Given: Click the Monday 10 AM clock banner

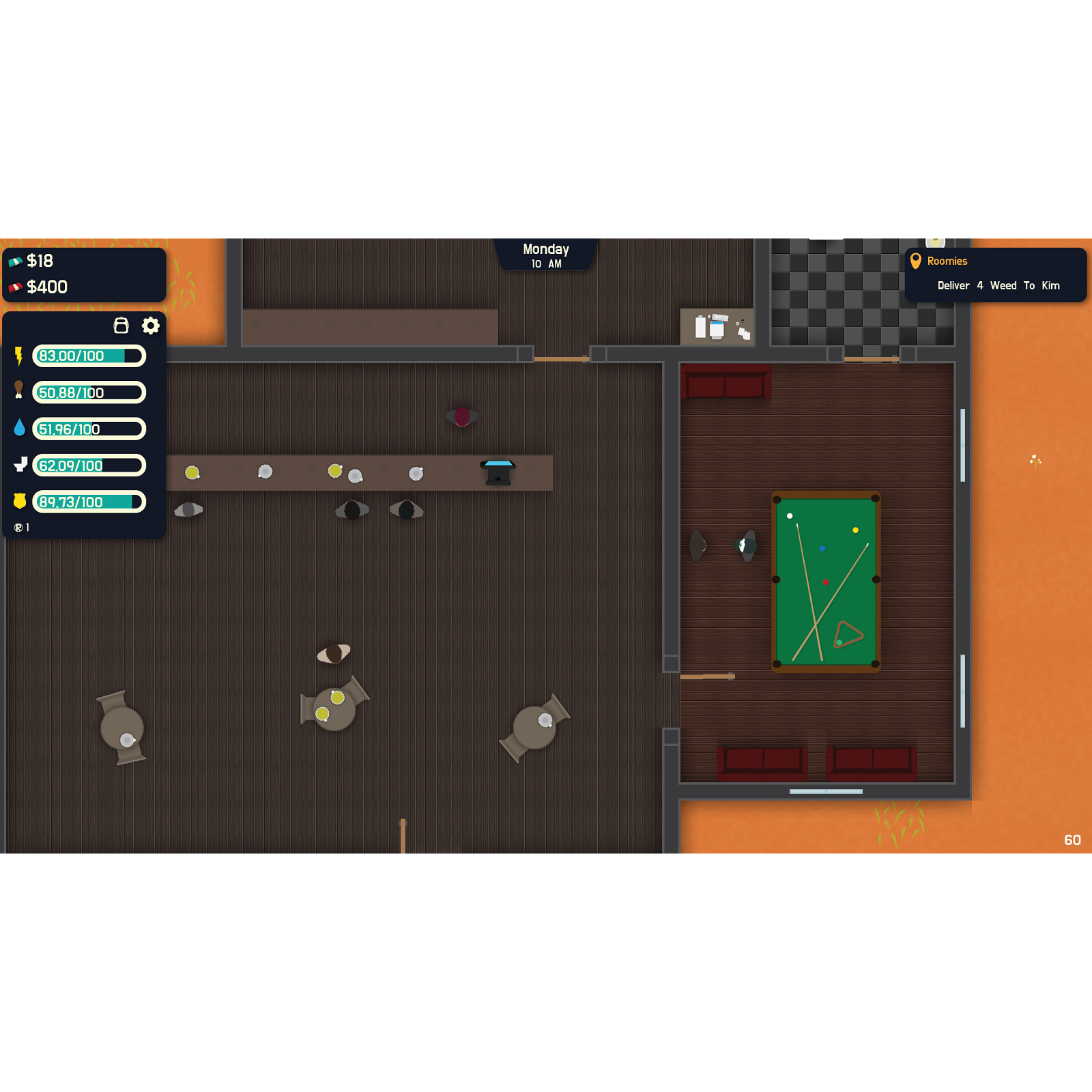Looking at the screenshot, I should coord(546,255).
